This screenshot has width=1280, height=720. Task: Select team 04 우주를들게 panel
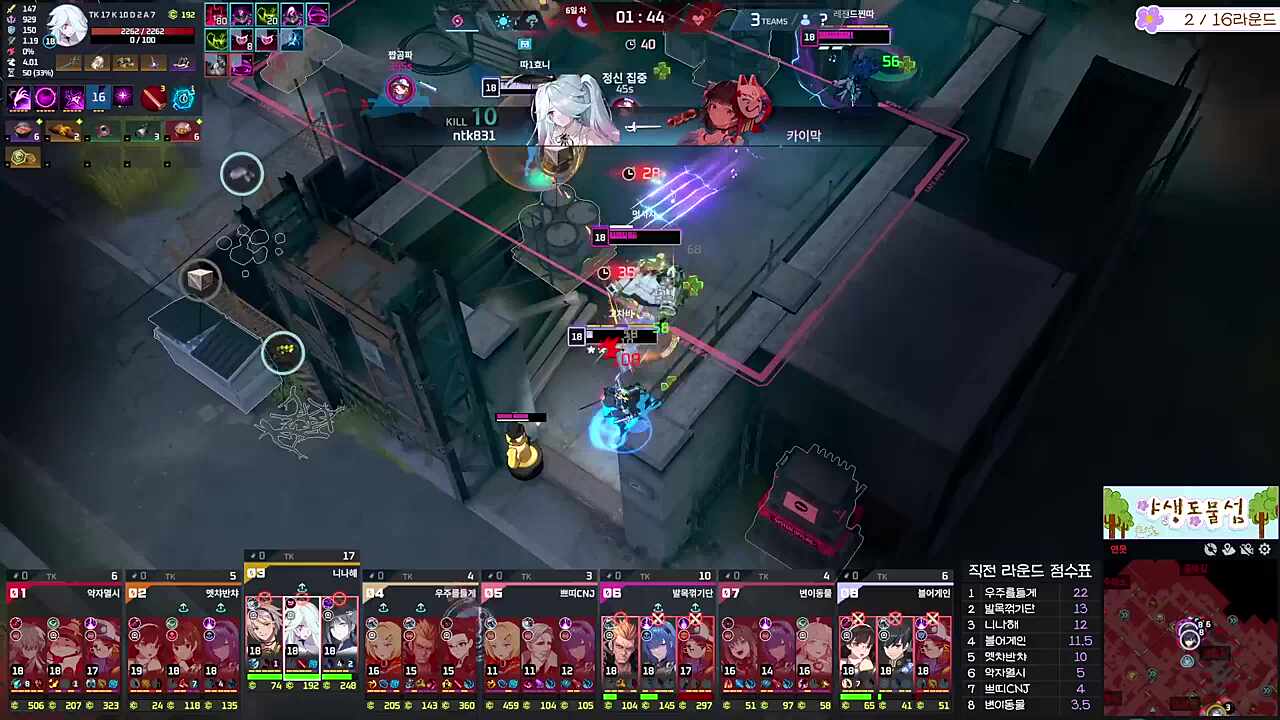pyautogui.click(x=420, y=640)
